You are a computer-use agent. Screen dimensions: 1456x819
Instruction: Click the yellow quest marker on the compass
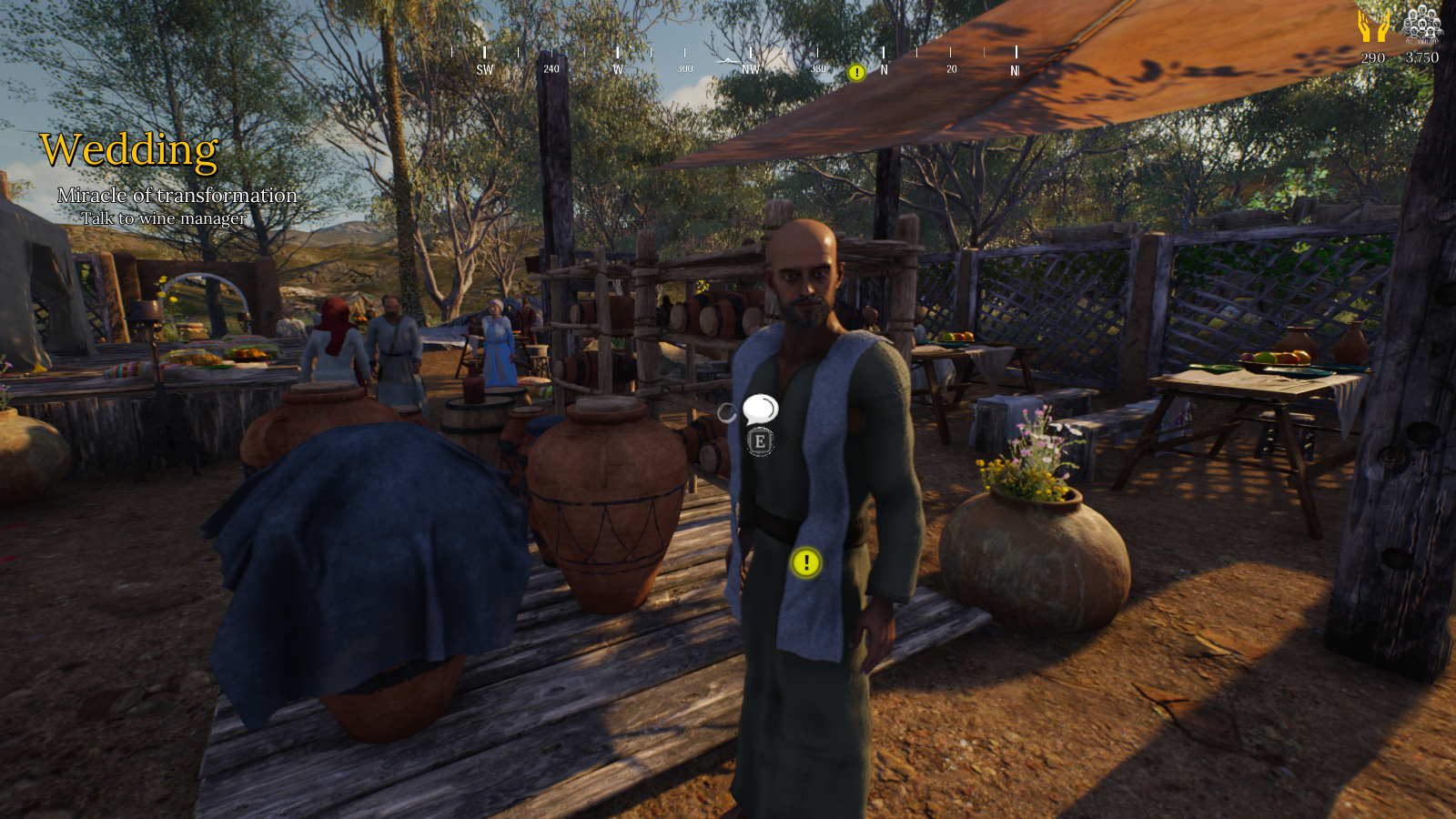click(856, 73)
